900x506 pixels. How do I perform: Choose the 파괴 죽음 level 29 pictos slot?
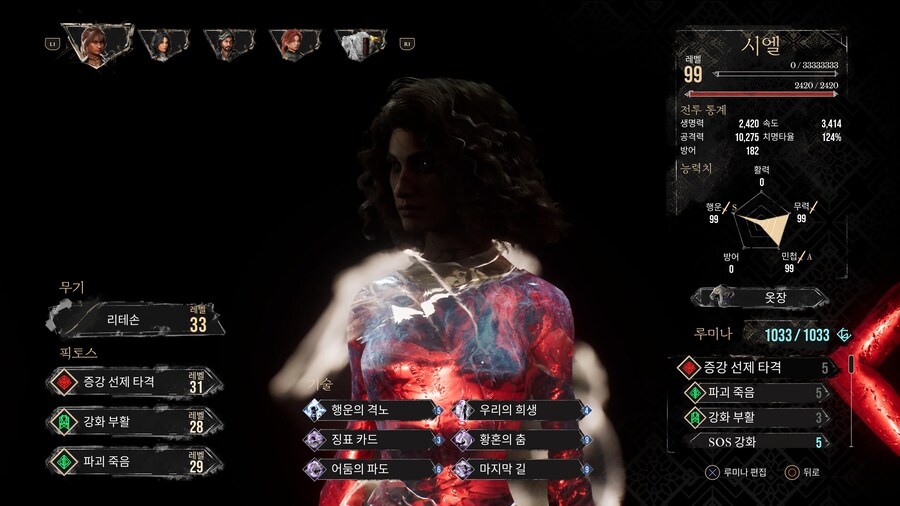point(135,461)
